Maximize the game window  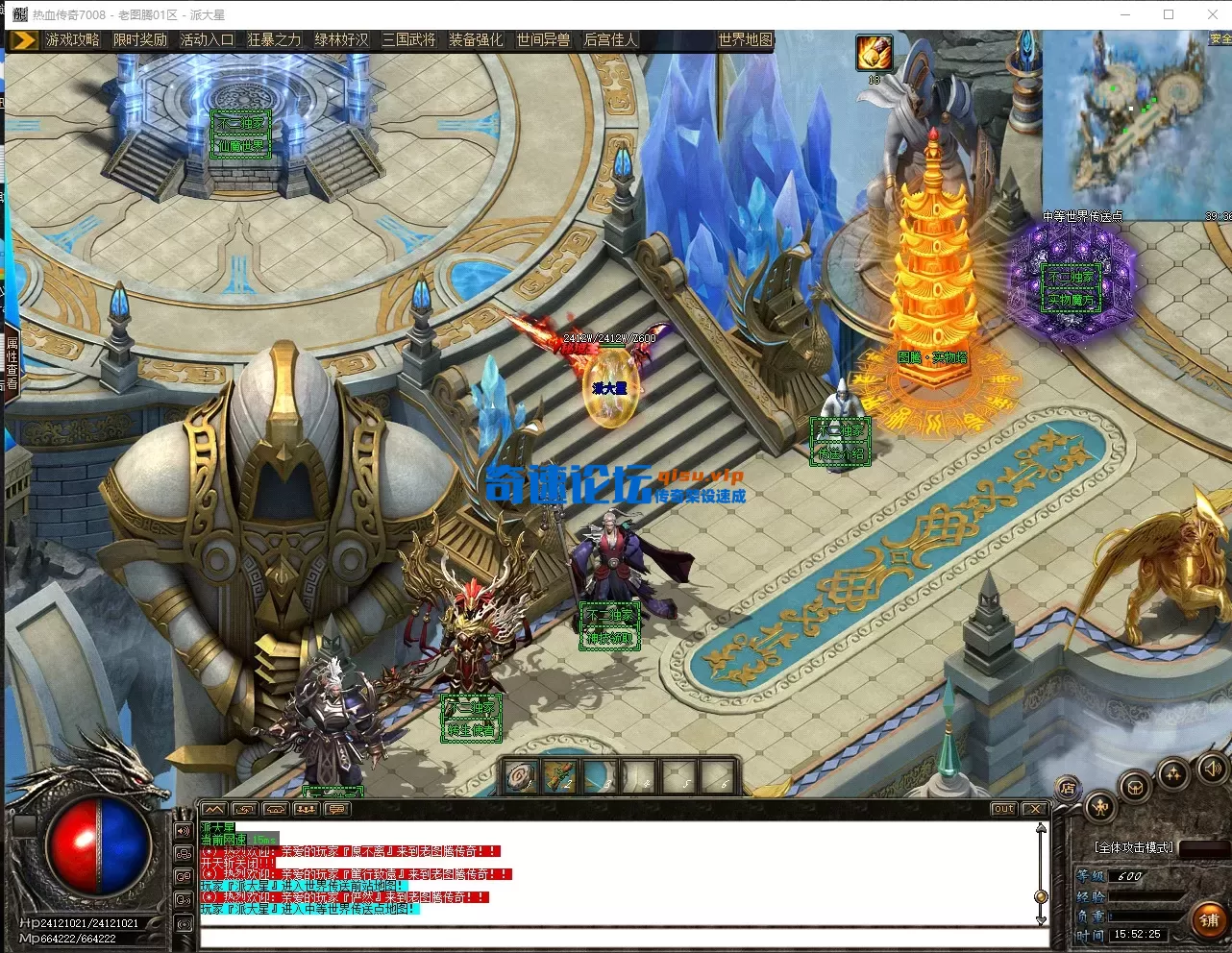tap(1169, 14)
